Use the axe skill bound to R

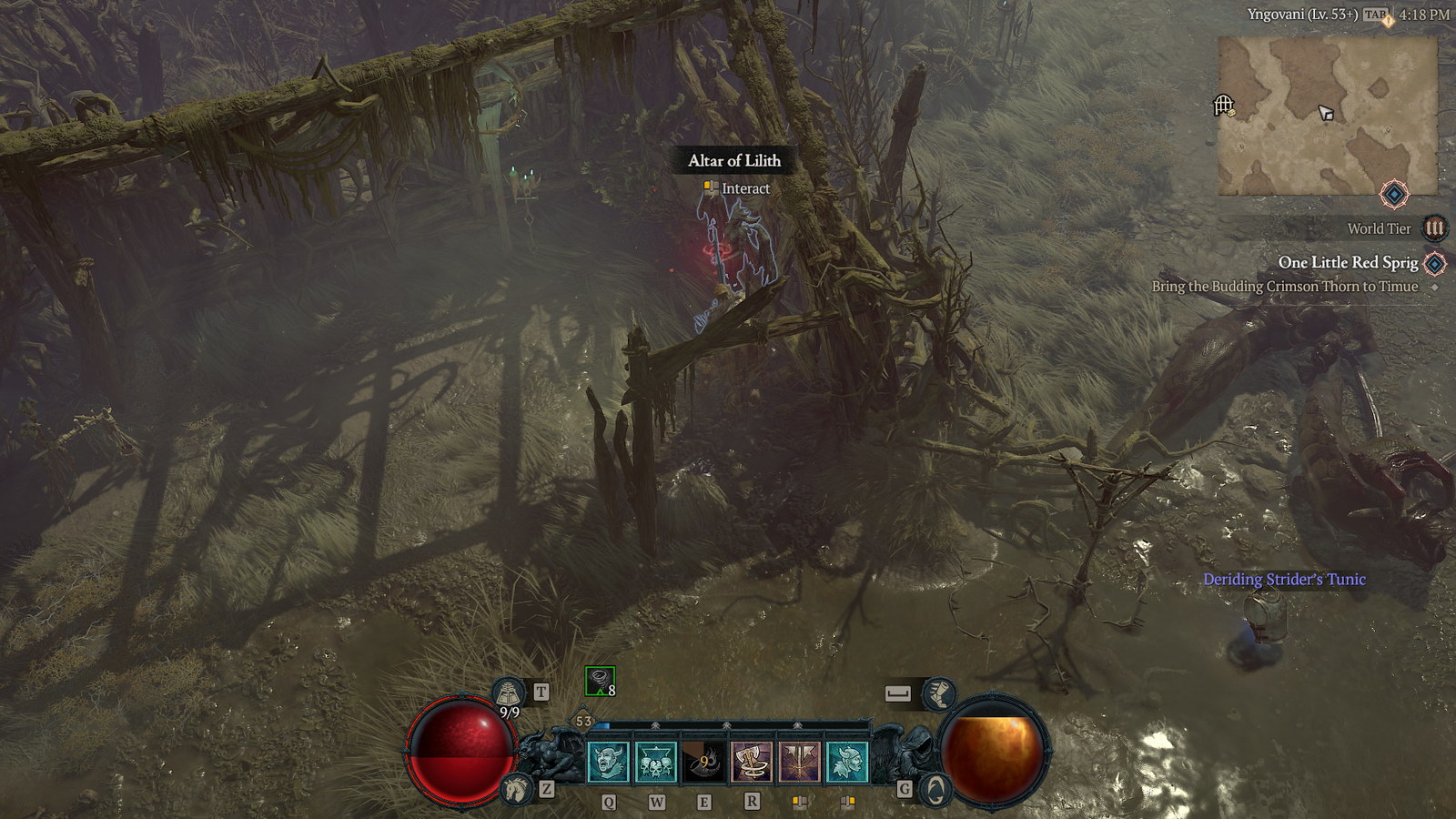click(x=751, y=760)
